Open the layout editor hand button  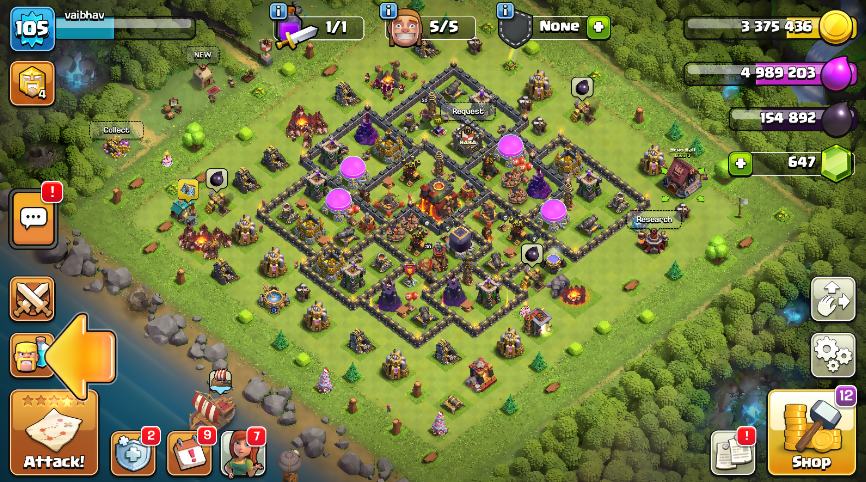832,299
